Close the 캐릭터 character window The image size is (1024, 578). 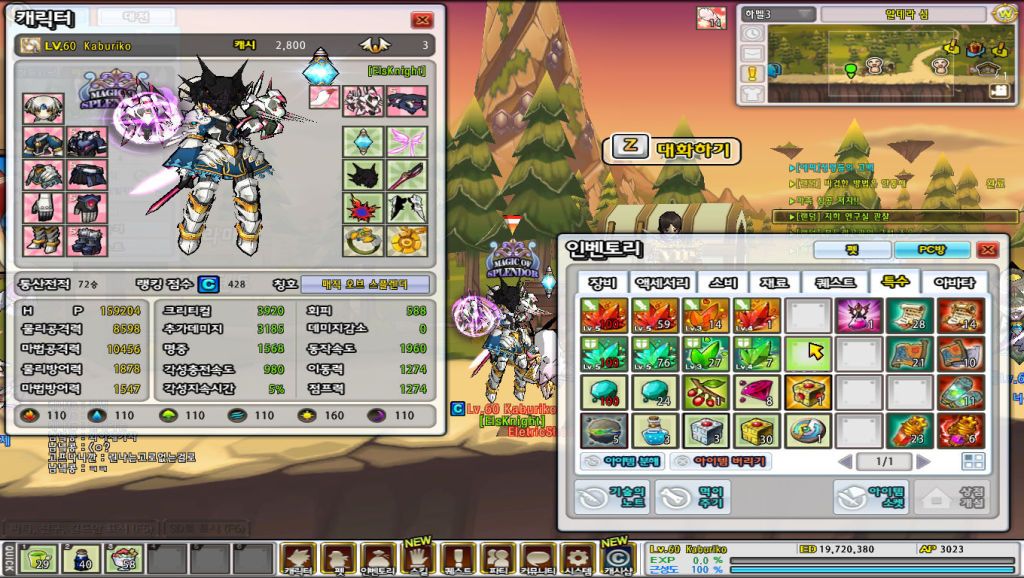point(422,20)
